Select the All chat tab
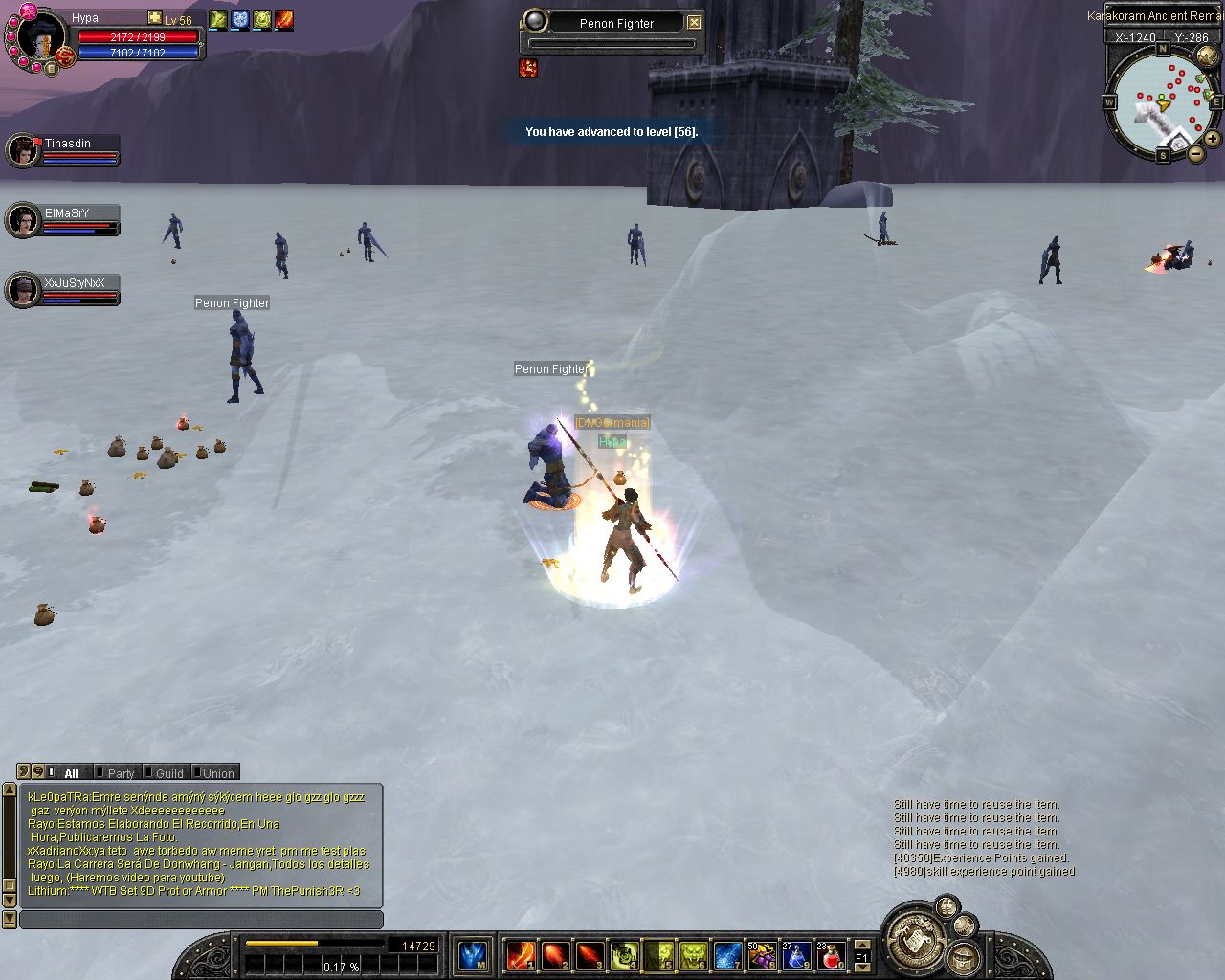The height and width of the screenshot is (980, 1225). 70,773
